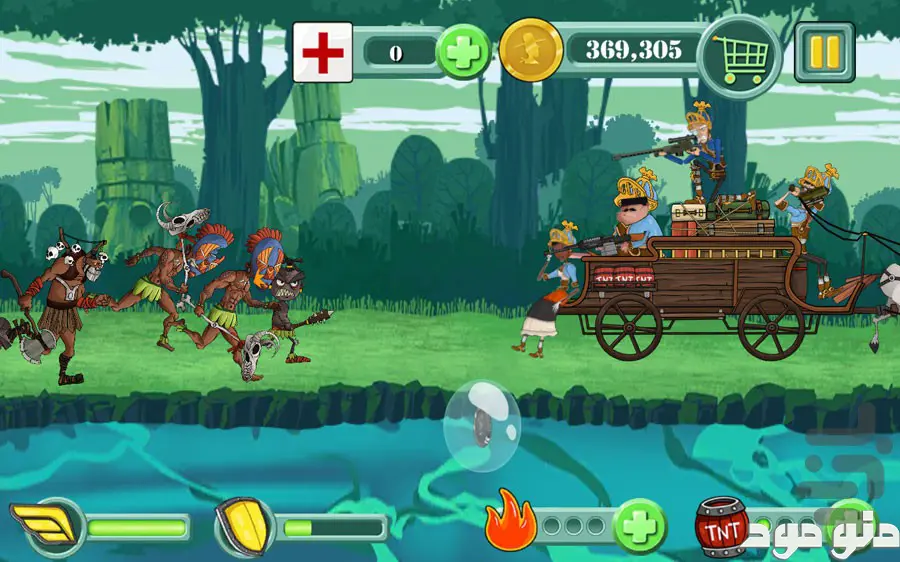Activate the yellow shield ability

point(244,526)
